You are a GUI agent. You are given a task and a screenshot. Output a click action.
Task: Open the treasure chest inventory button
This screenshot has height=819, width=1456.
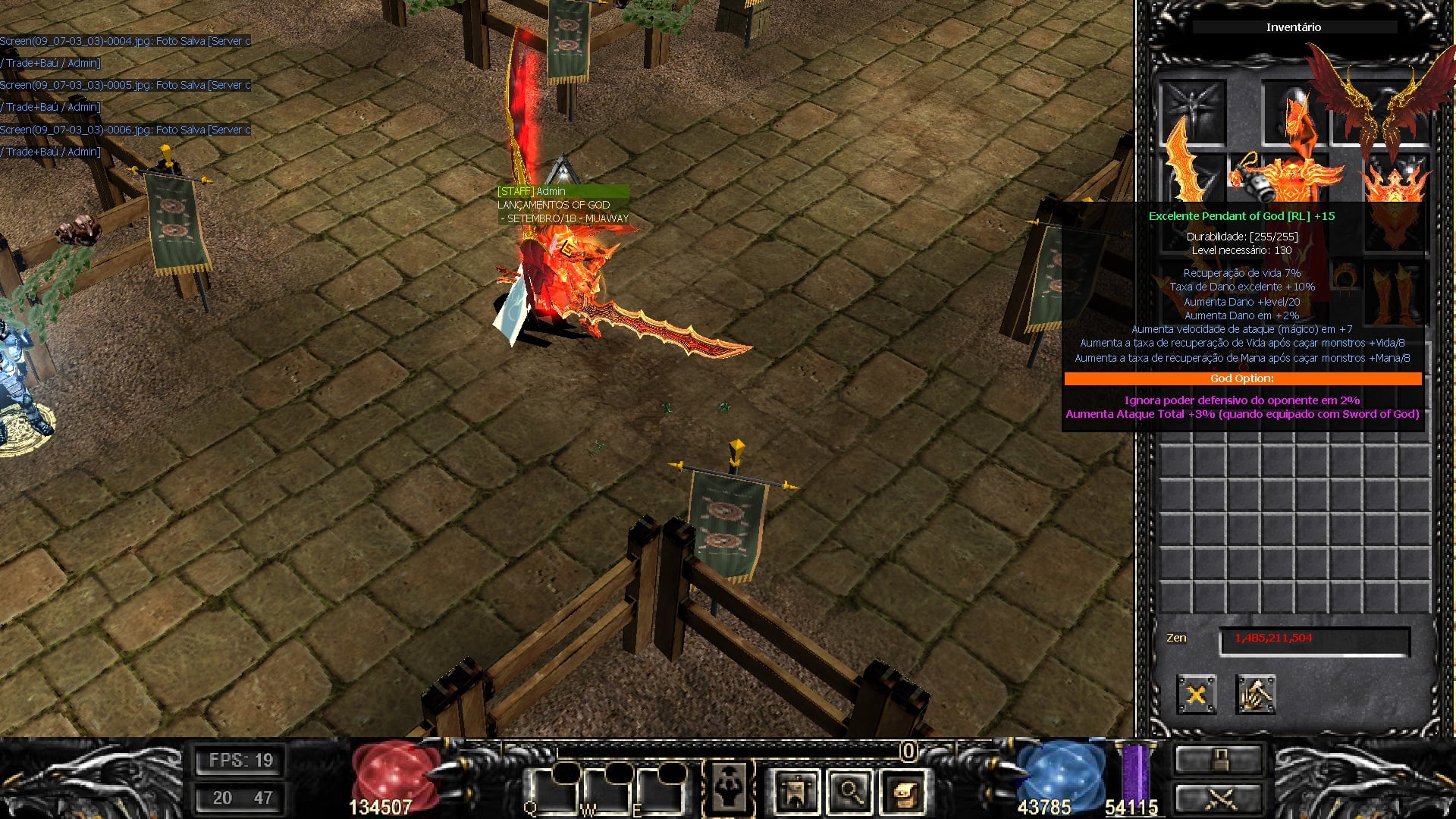point(903,792)
